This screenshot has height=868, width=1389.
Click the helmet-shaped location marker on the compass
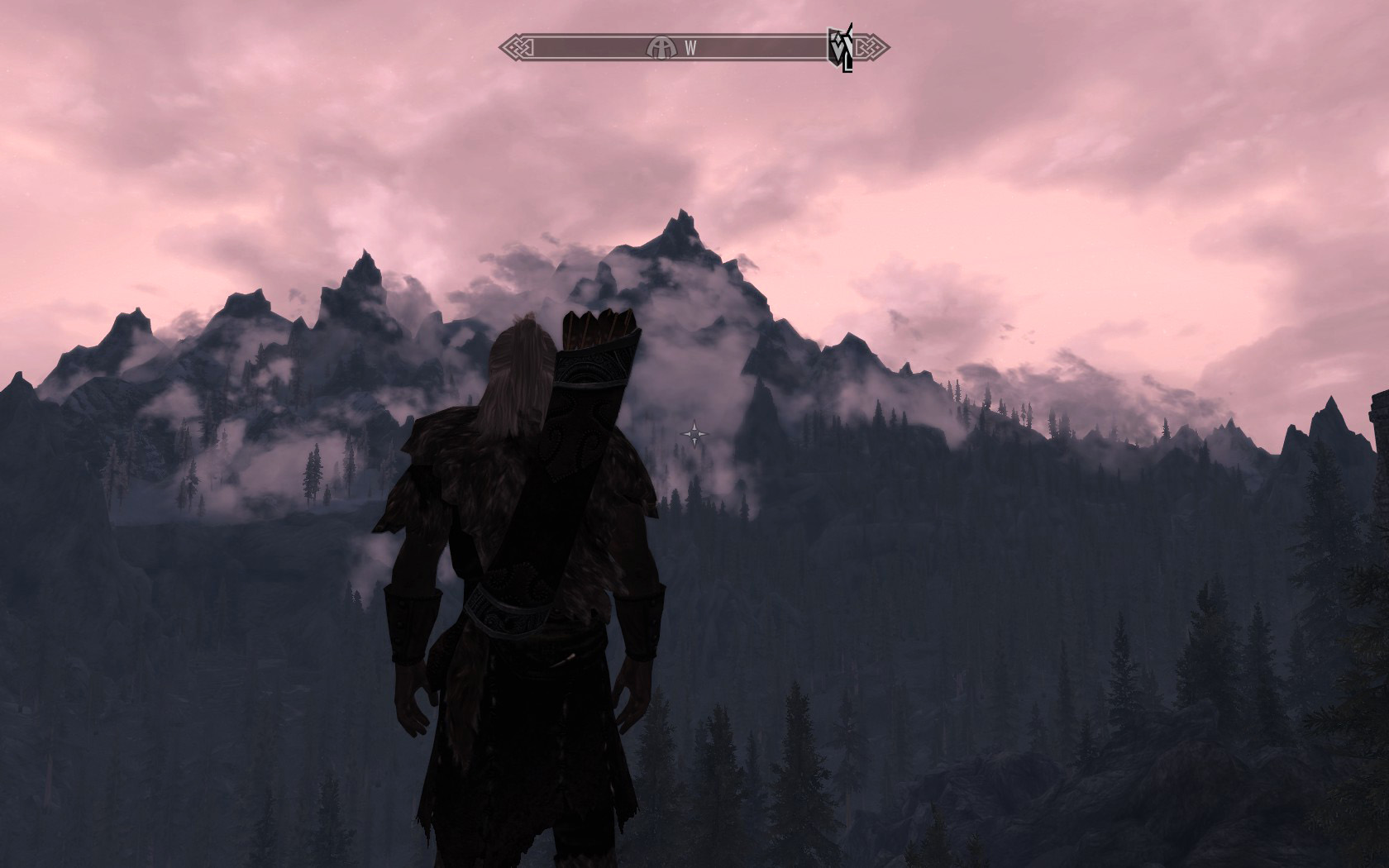661,47
